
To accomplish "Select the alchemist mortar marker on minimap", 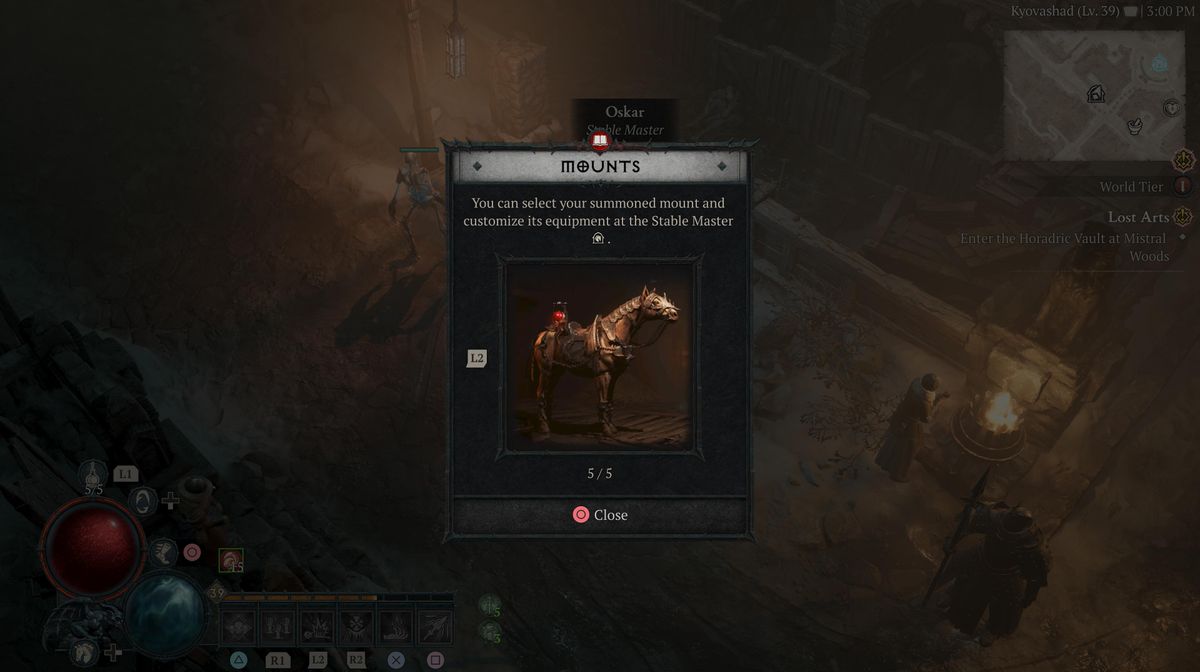I will click(1135, 126).
